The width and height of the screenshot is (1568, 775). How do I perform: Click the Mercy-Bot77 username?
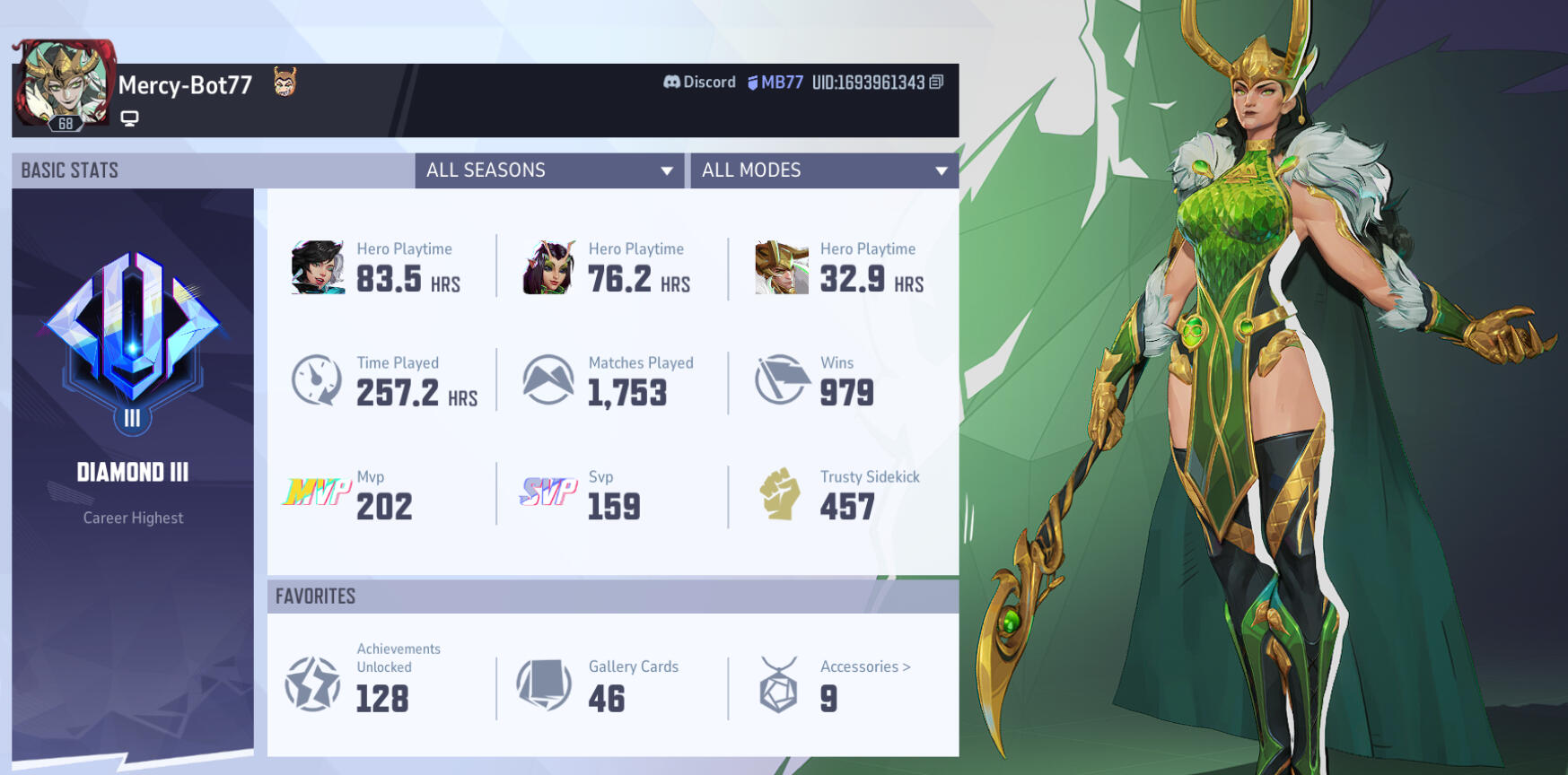183,86
